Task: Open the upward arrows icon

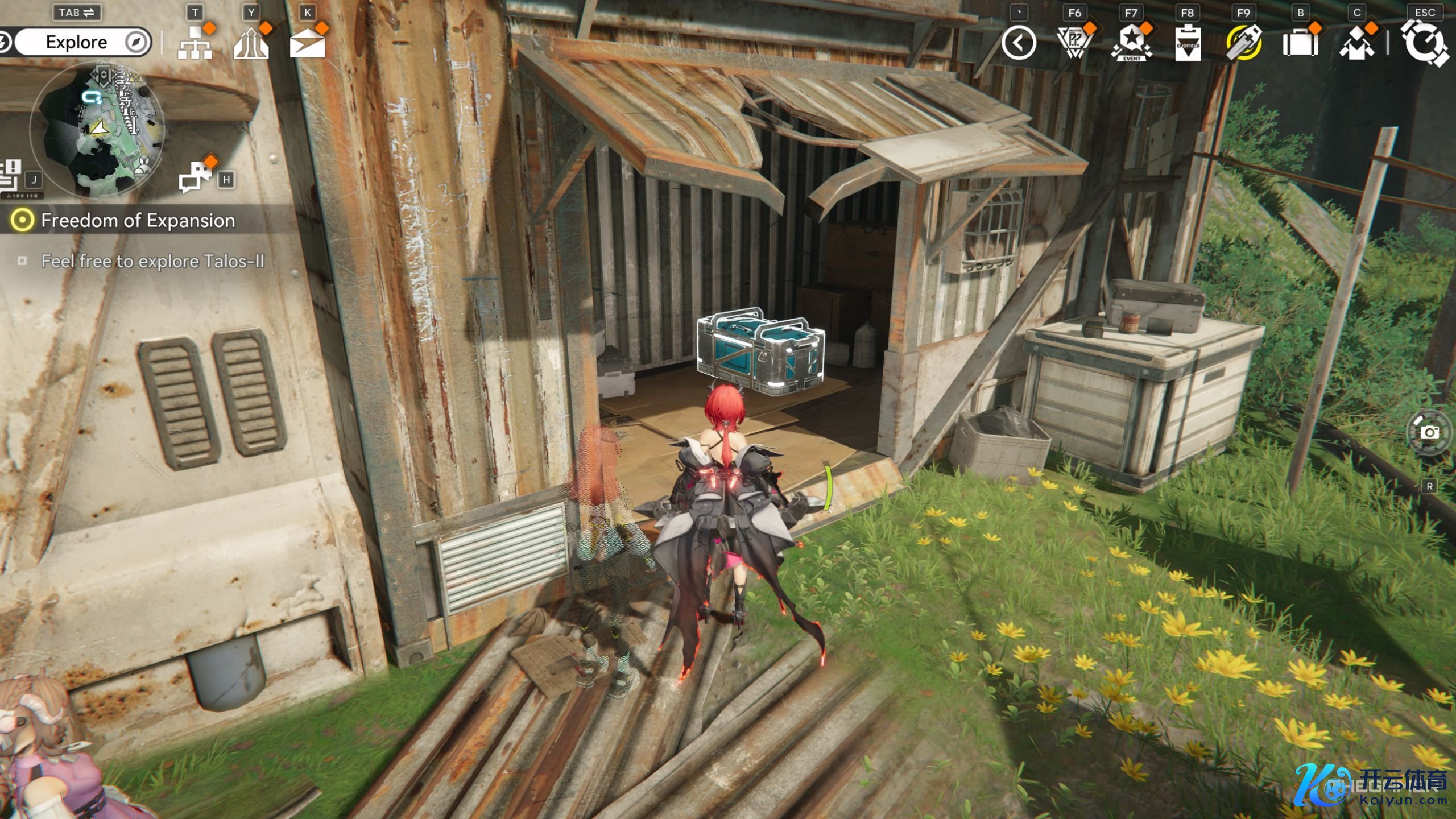Action: (x=251, y=43)
